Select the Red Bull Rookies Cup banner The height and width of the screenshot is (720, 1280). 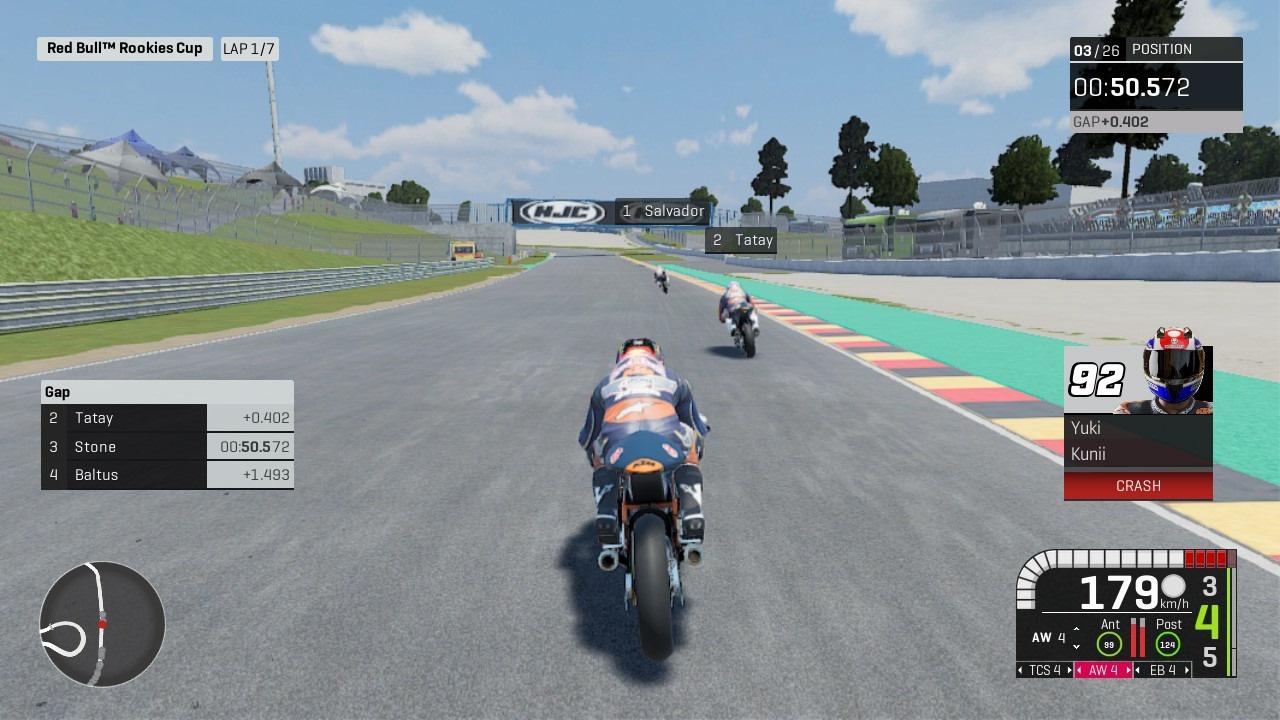124,48
